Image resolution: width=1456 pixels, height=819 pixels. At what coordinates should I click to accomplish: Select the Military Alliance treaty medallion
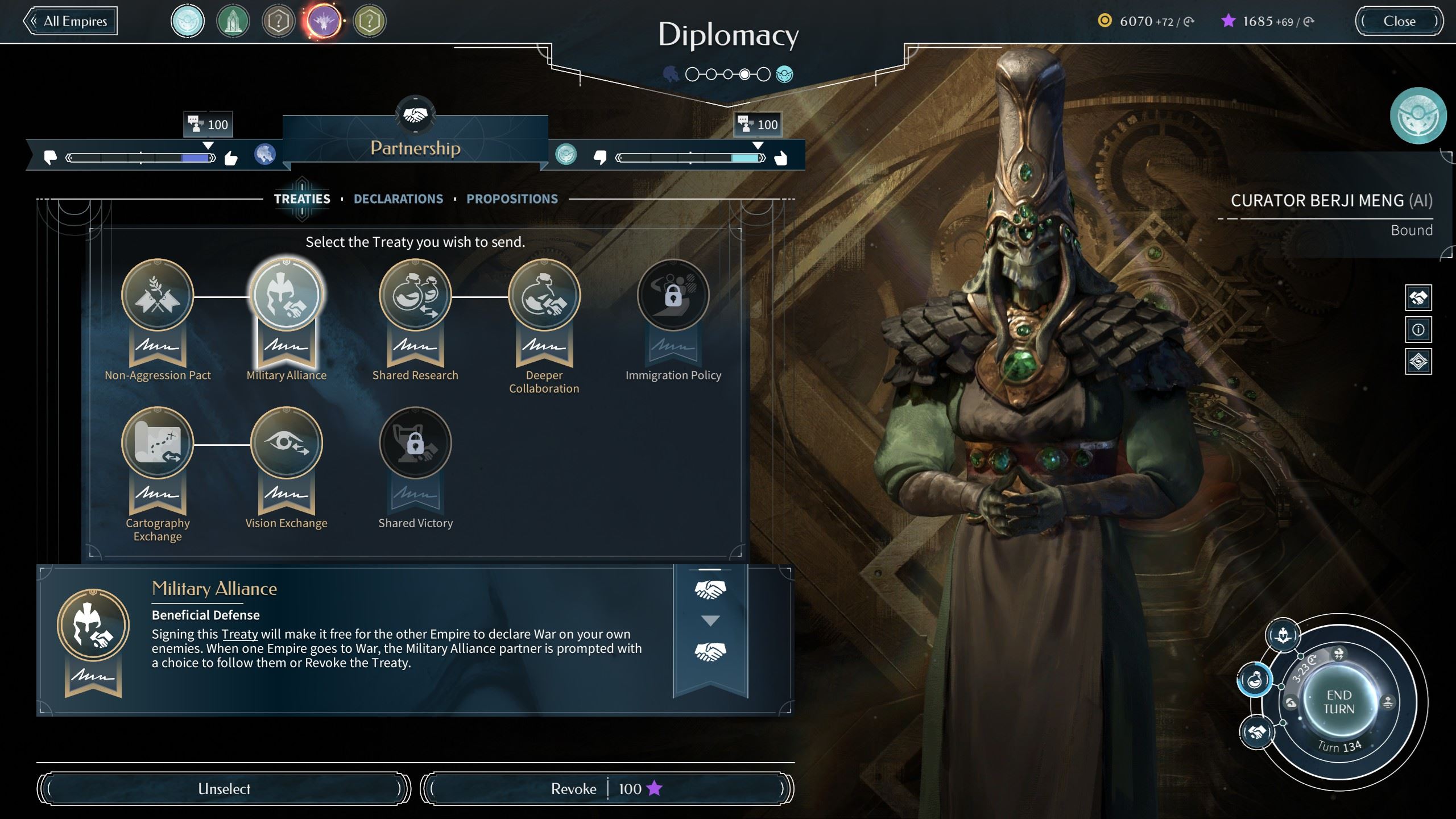click(287, 295)
